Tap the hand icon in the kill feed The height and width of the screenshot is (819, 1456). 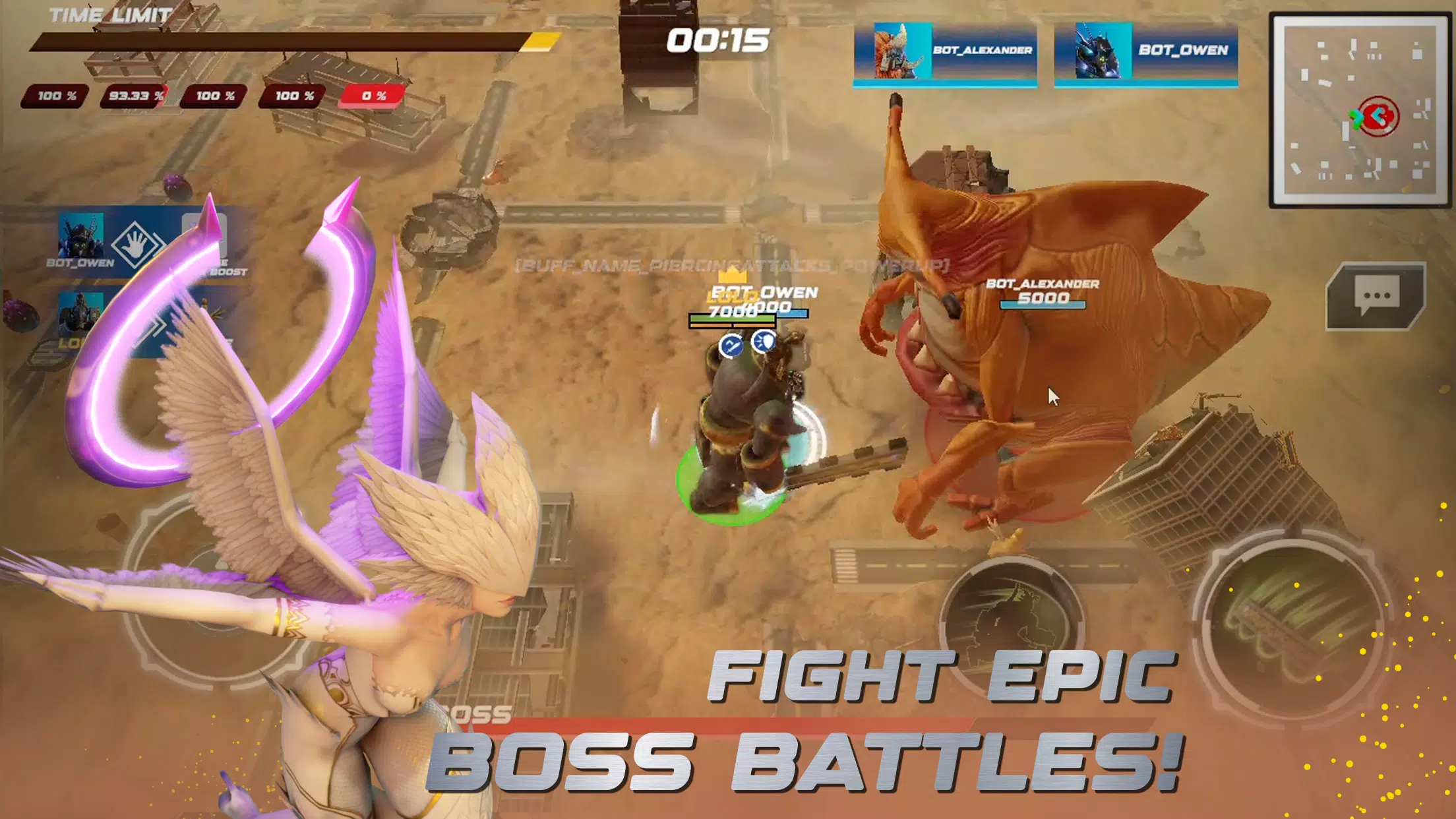(x=134, y=243)
